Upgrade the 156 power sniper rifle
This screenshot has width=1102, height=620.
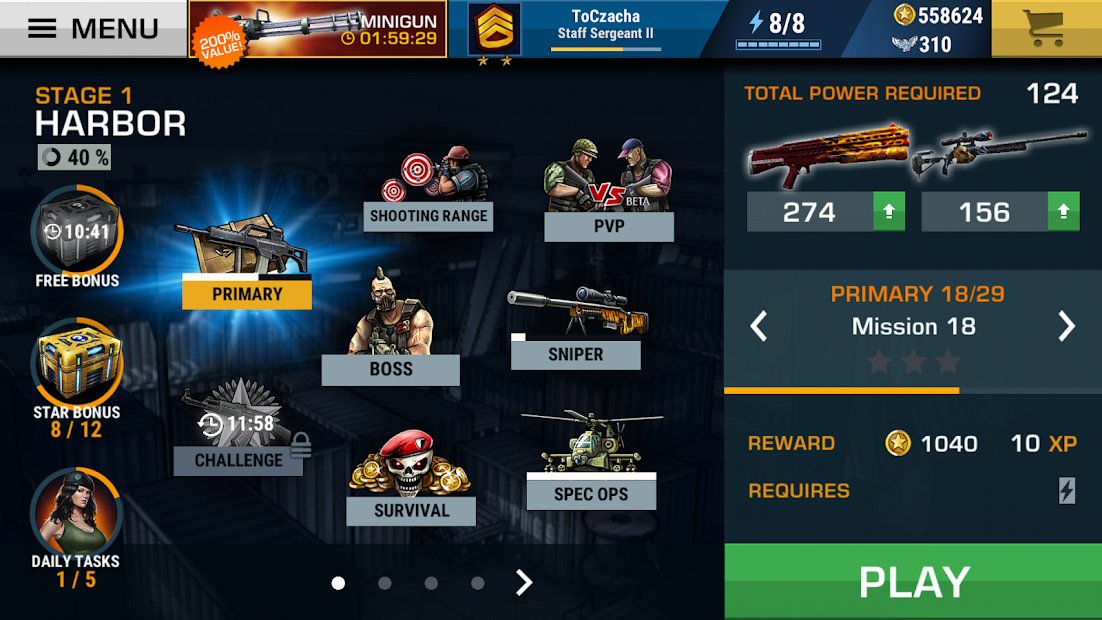pyautogui.click(x=1063, y=212)
